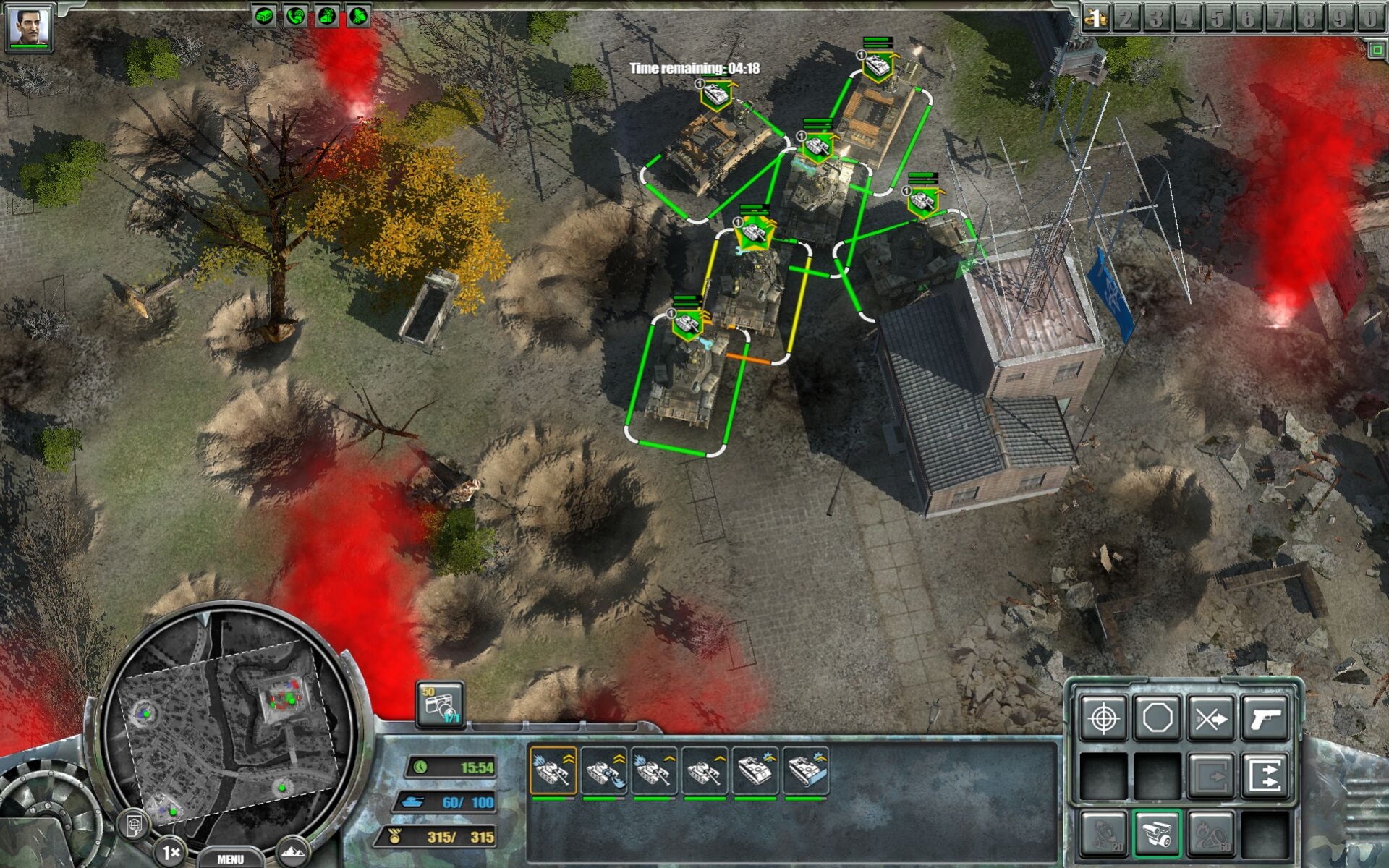Viewport: 1389px width, 868px height.
Task: Open the game MENU button
Action: coord(230,859)
